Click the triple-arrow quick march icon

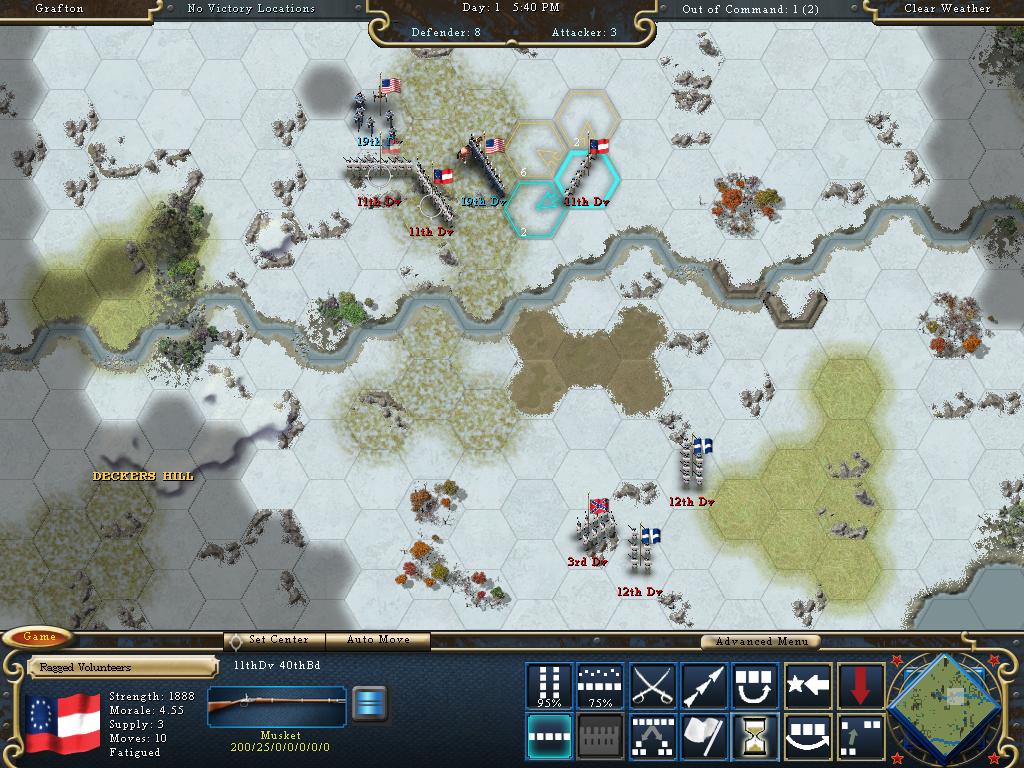coord(704,685)
